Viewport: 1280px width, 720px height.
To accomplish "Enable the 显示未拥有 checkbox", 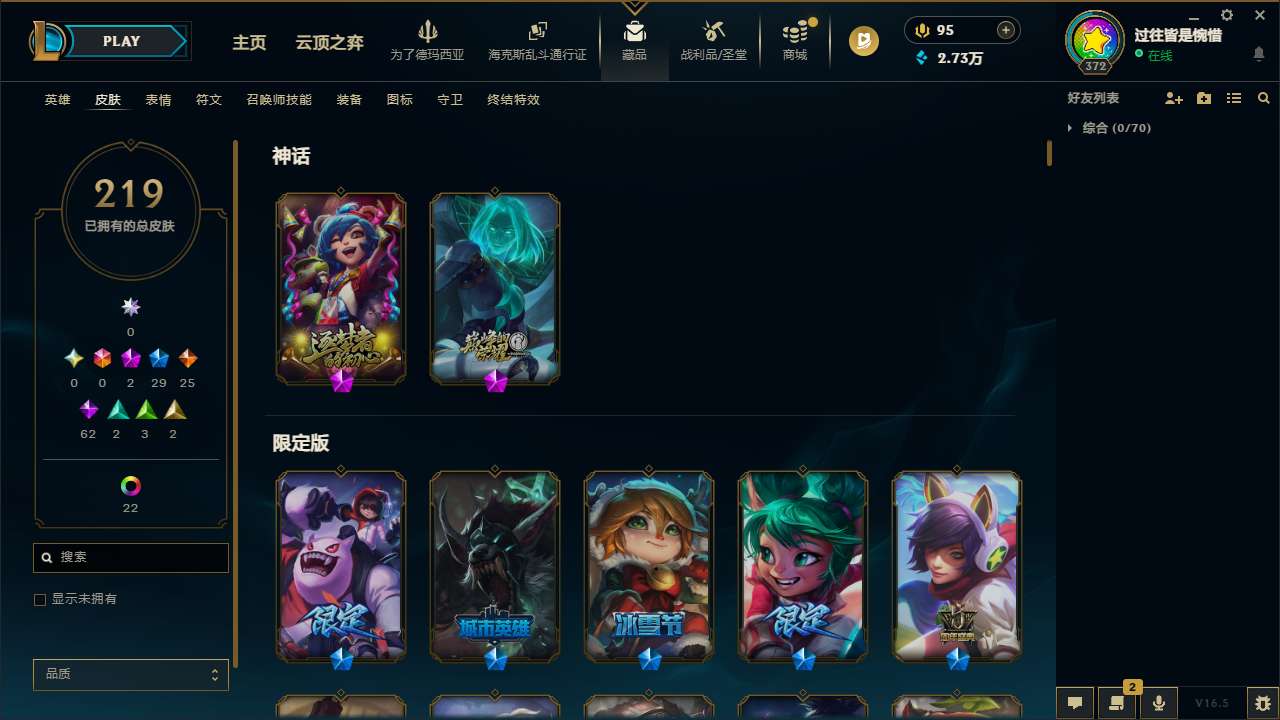I will click(x=40, y=599).
